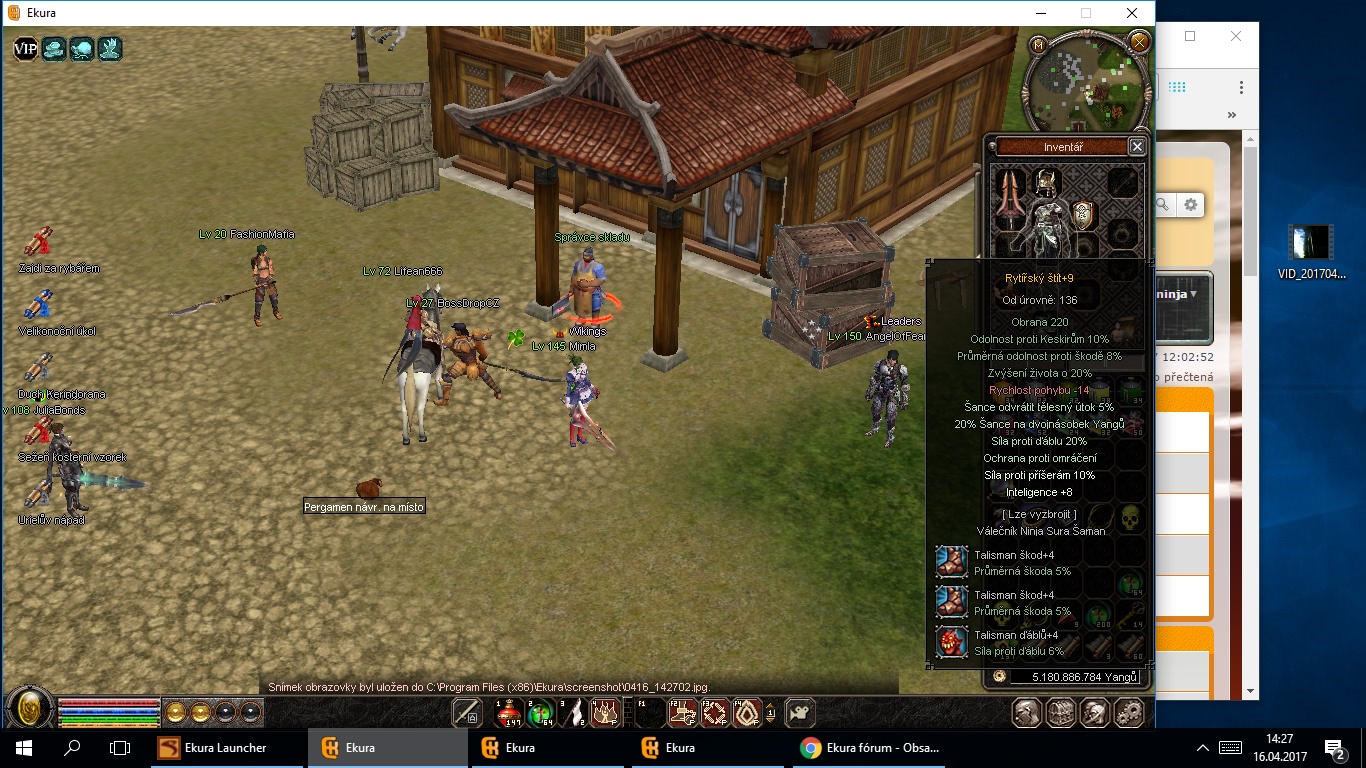Toggle the minimap's M button

[1039, 45]
